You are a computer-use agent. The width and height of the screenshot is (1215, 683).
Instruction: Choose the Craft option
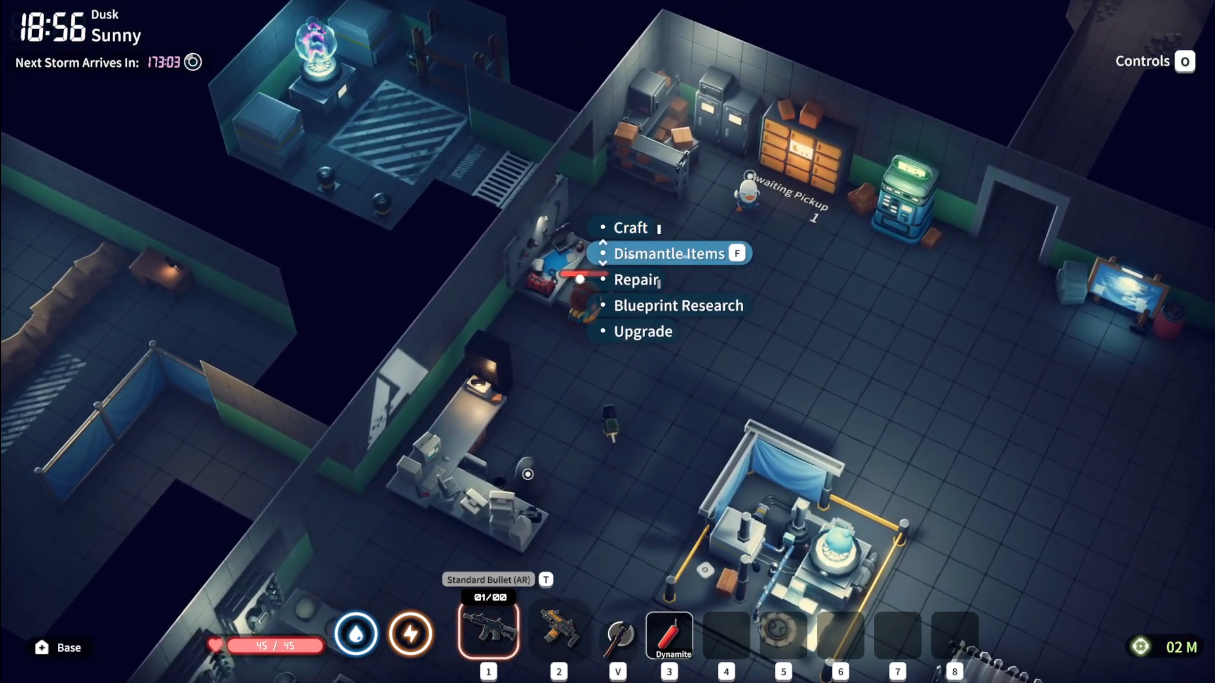(630, 228)
